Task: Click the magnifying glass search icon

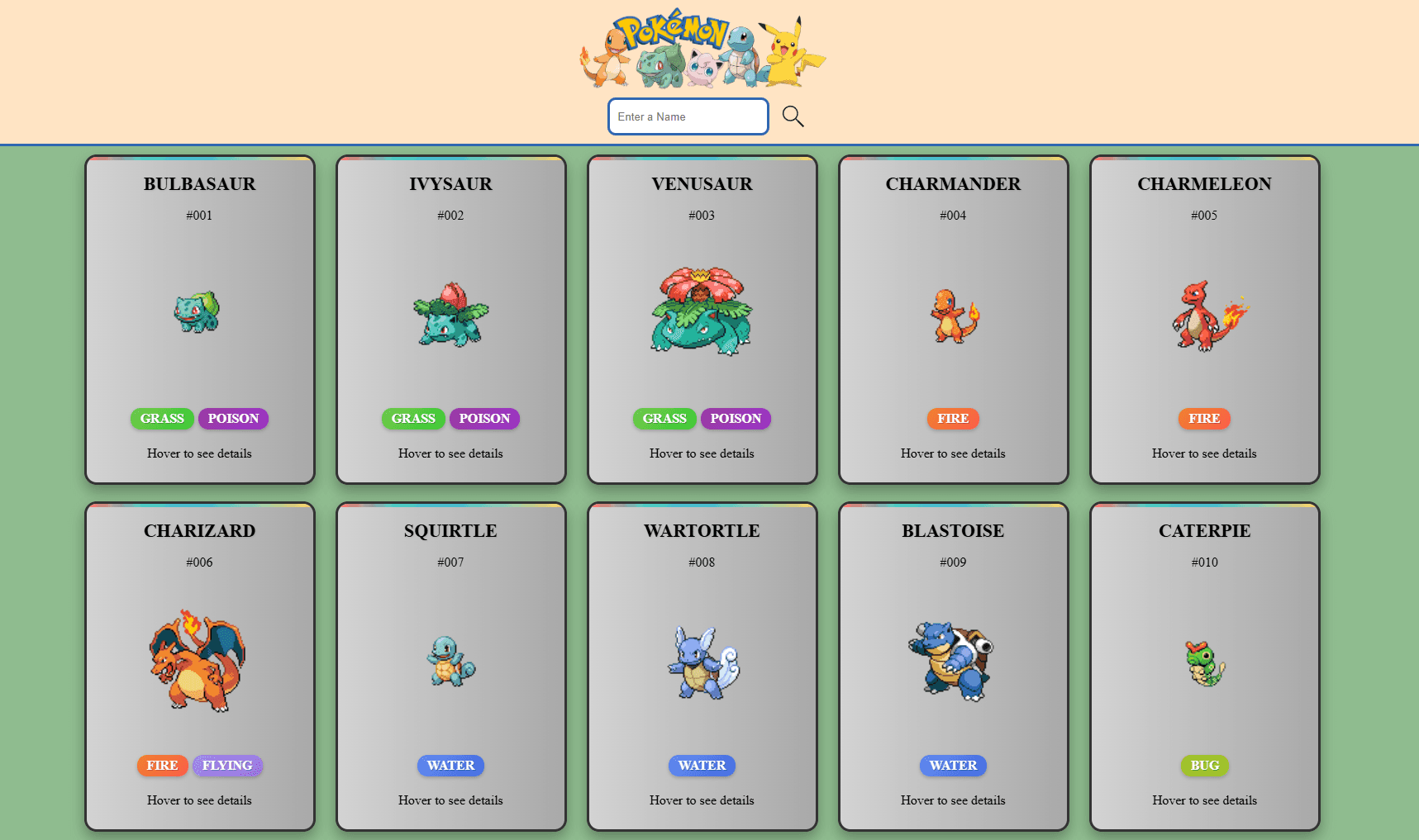Action: coord(793,116)
